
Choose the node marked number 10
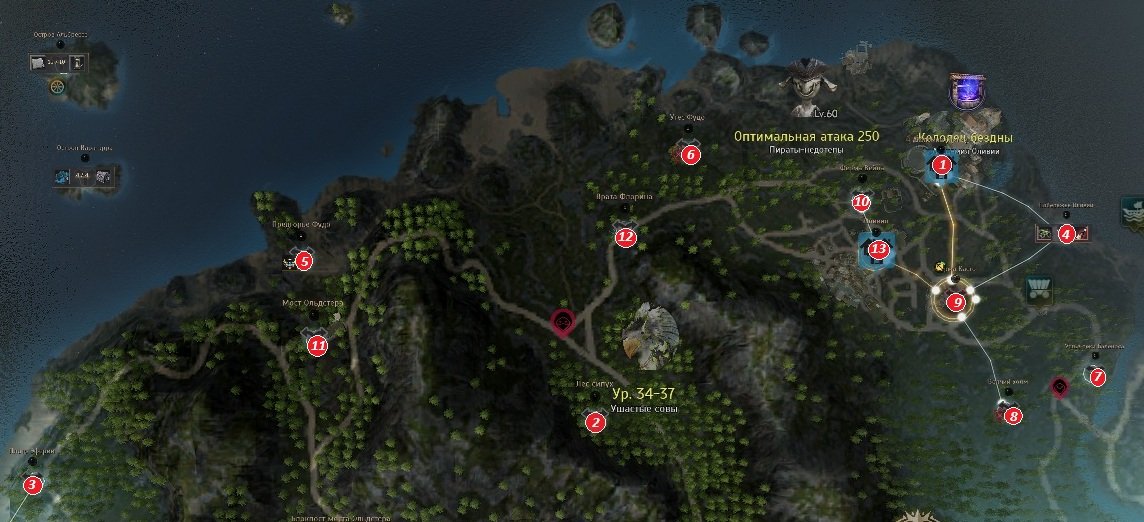click(862, 202)
